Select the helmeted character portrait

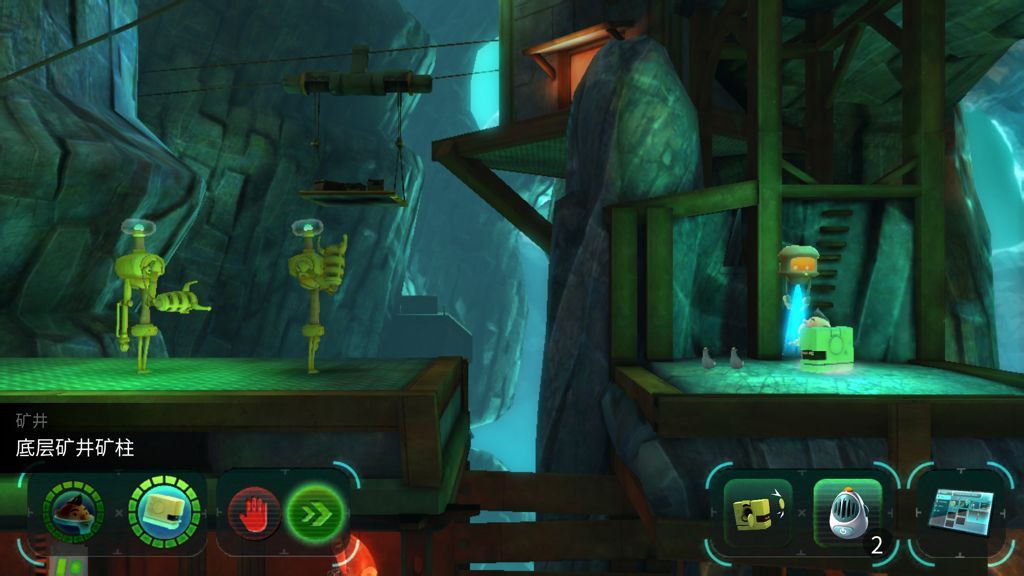[73, 512]
